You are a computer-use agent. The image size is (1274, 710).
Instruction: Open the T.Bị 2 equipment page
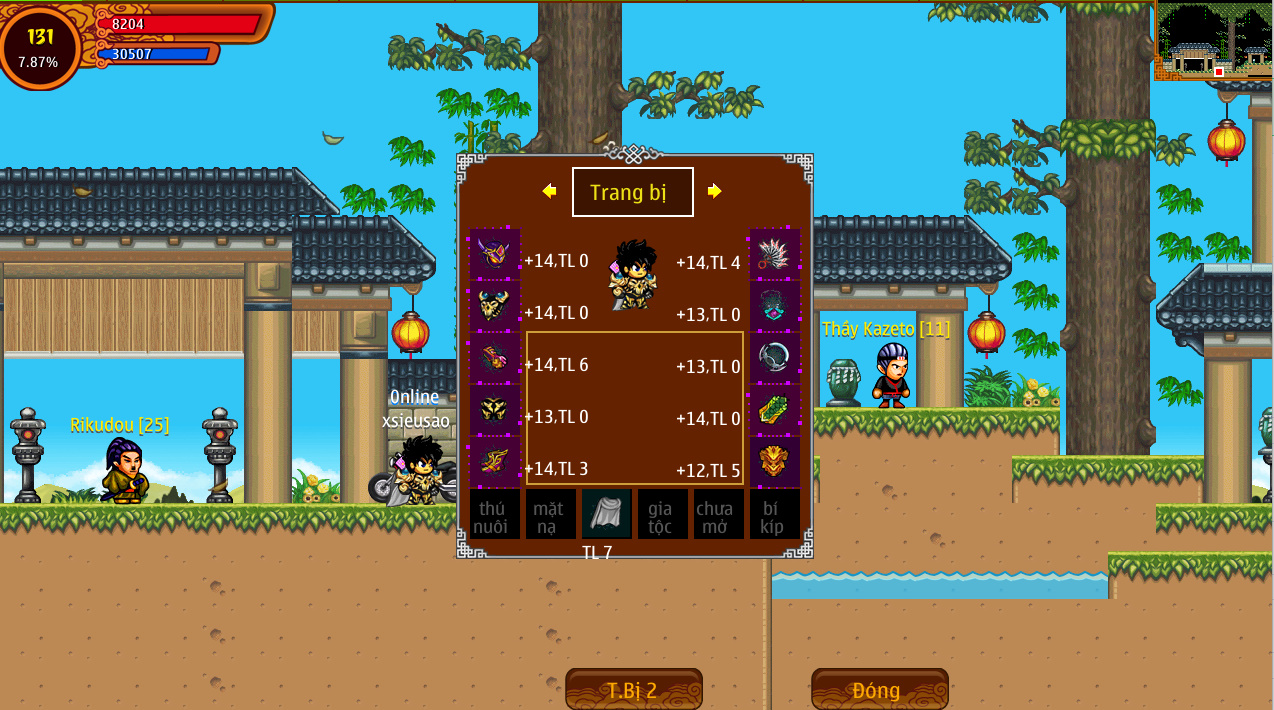tap(633, 689)
